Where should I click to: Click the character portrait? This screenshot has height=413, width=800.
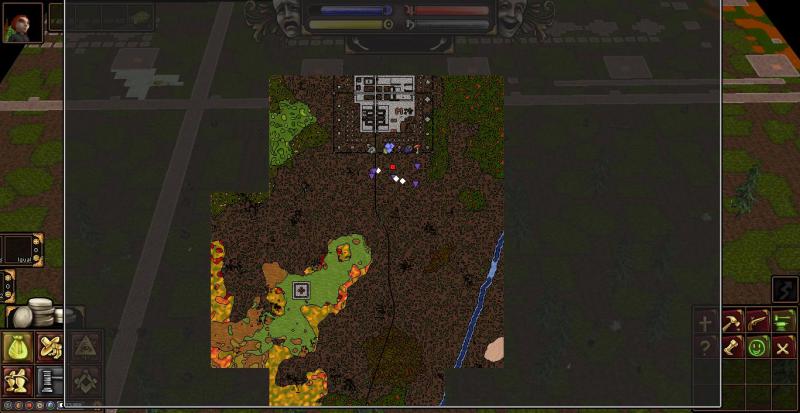21,21
